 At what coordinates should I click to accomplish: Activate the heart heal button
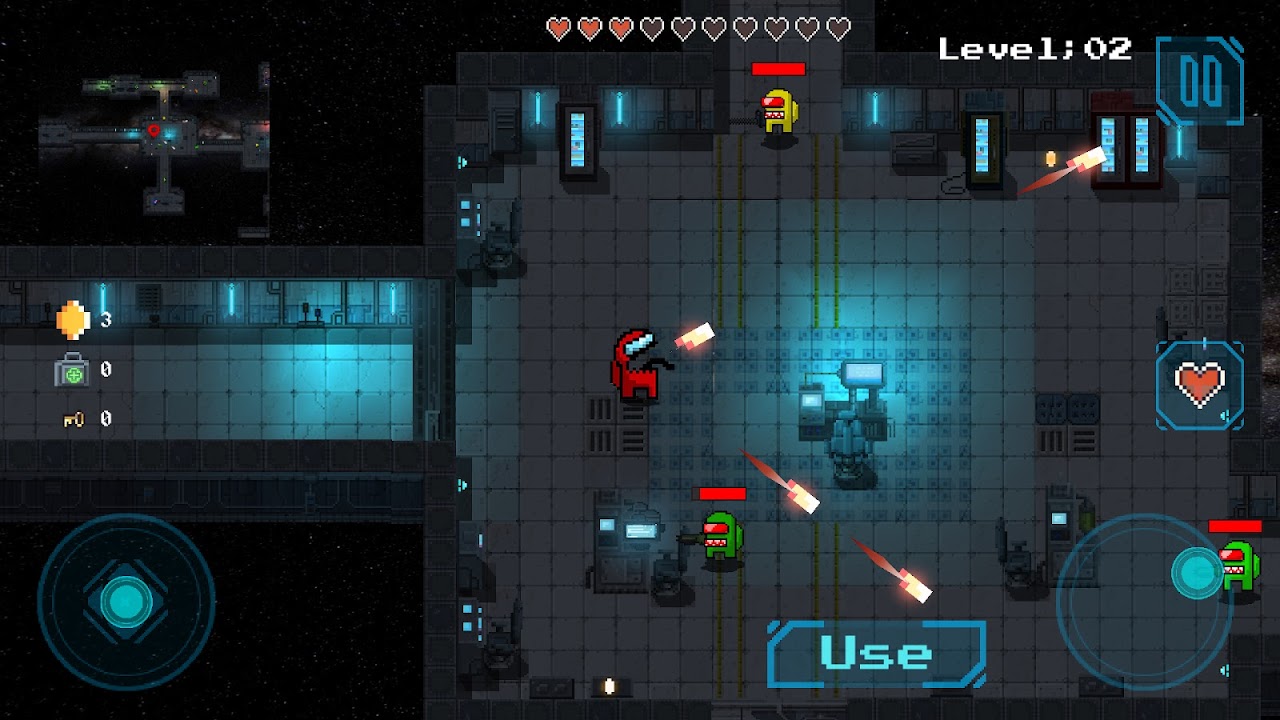[1200, 385]
